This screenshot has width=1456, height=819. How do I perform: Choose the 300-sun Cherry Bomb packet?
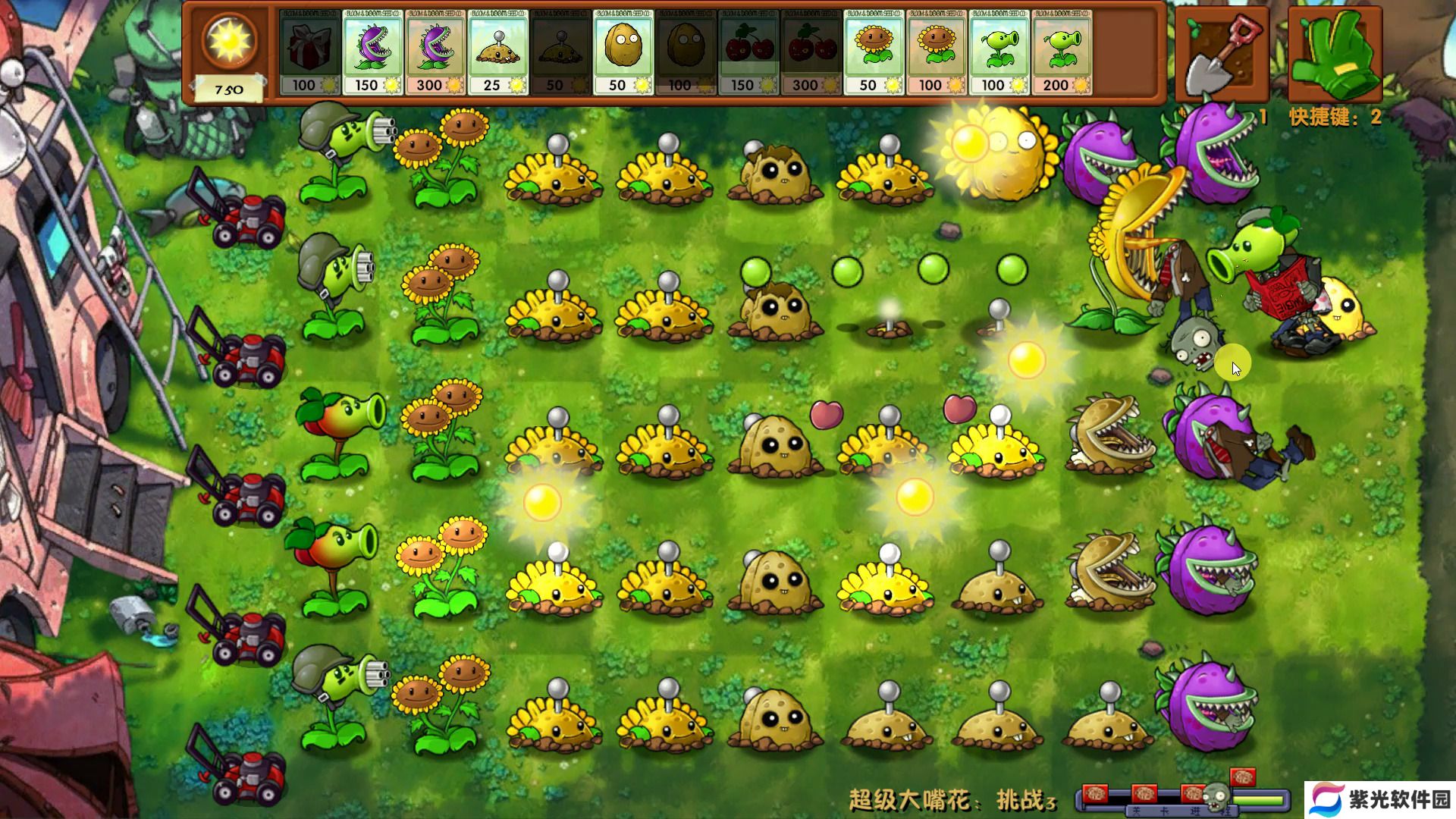click(x=811, y=52)
